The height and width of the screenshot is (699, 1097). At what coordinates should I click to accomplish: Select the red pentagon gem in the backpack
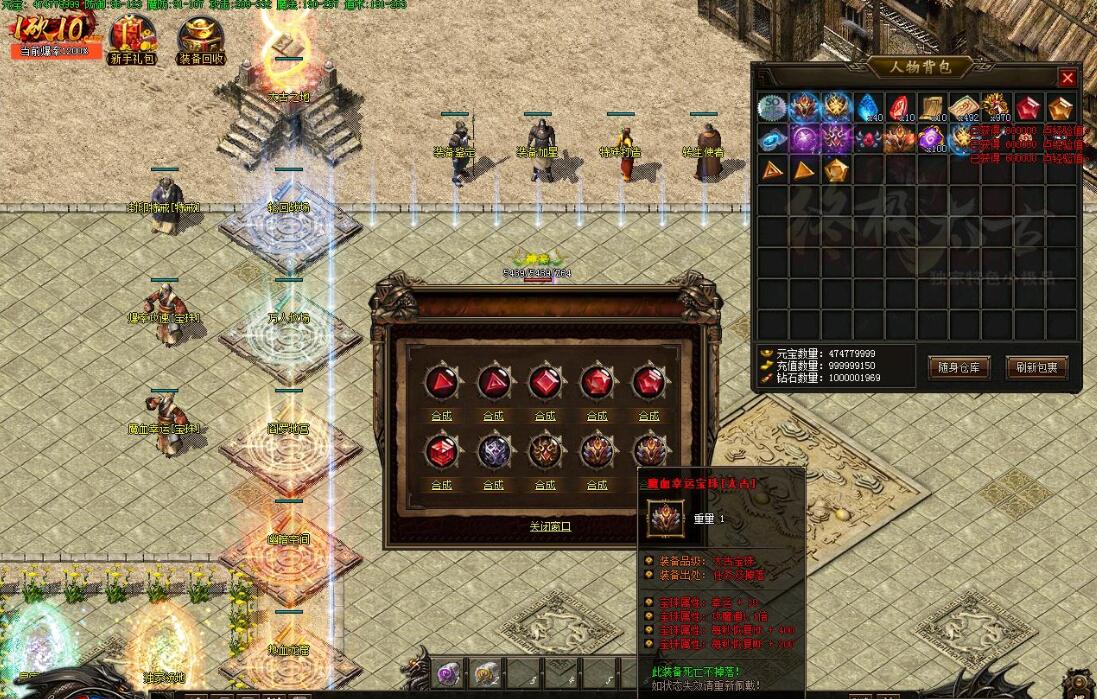point(1028,108)
